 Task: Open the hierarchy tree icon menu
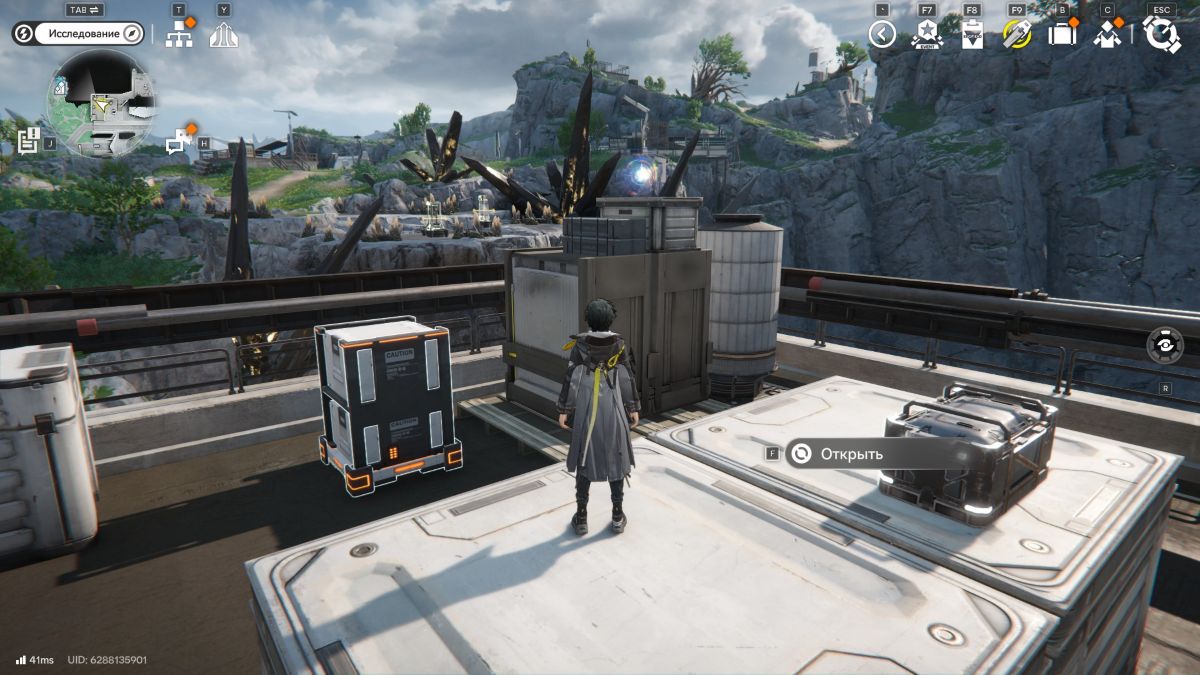tap(179, 35)
